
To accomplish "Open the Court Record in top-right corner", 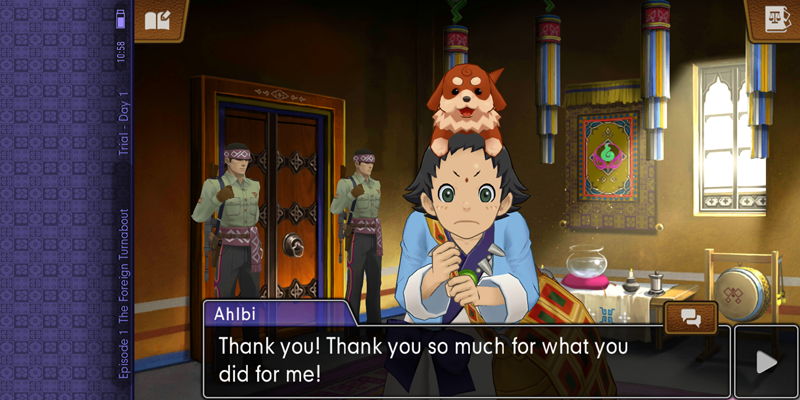I will point(773,19).
